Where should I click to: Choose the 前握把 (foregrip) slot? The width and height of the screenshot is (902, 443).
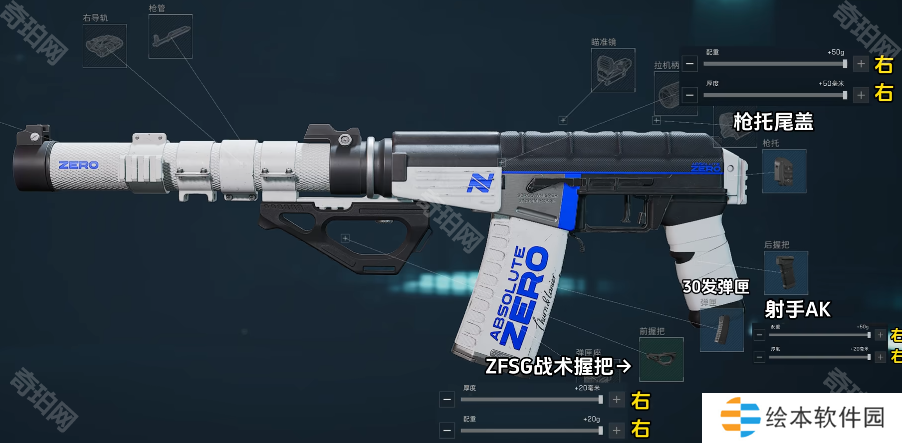click(660, 359)
